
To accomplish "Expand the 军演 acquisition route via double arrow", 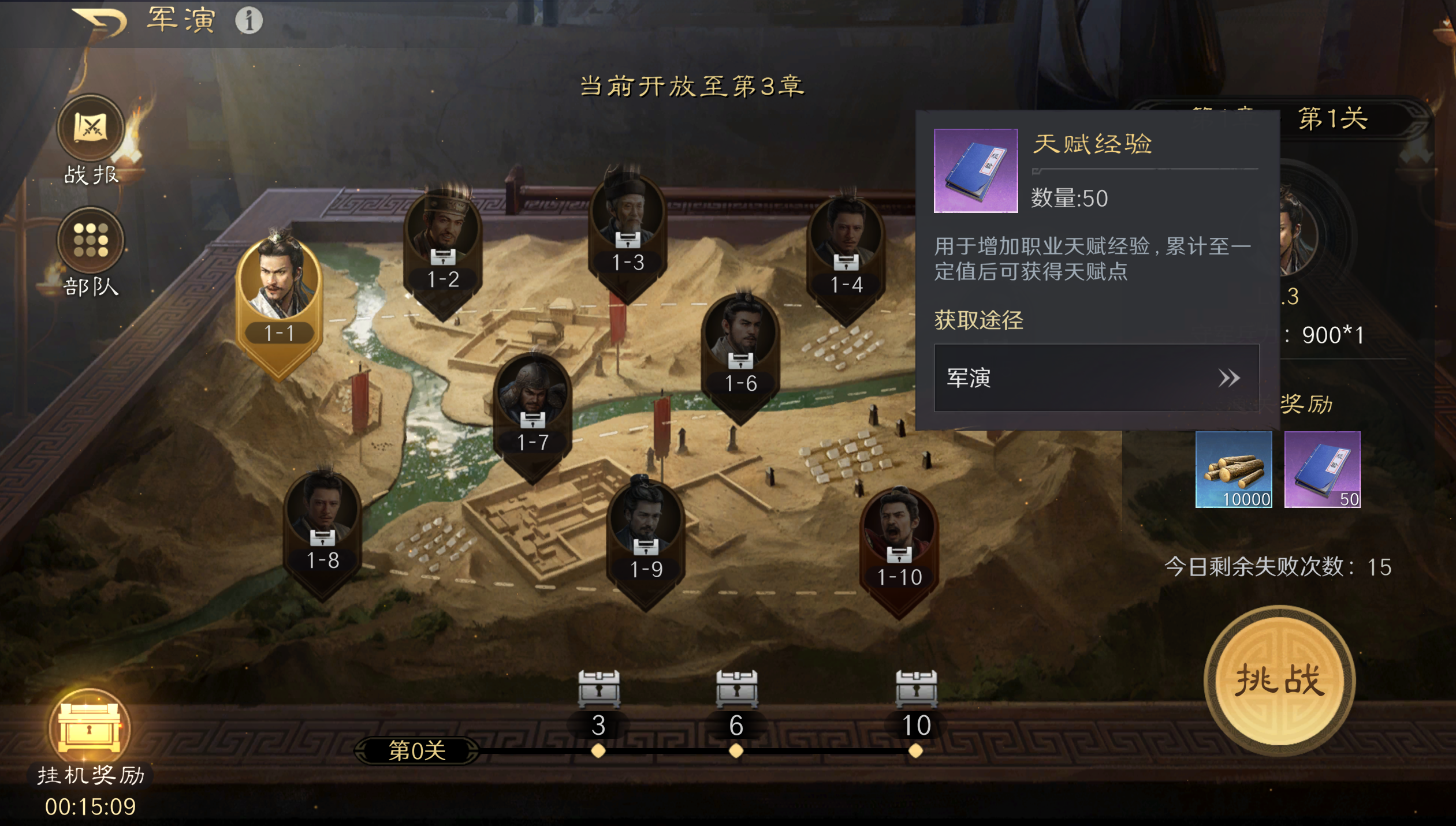I will pyautogui.click(x=1232, y=378).
